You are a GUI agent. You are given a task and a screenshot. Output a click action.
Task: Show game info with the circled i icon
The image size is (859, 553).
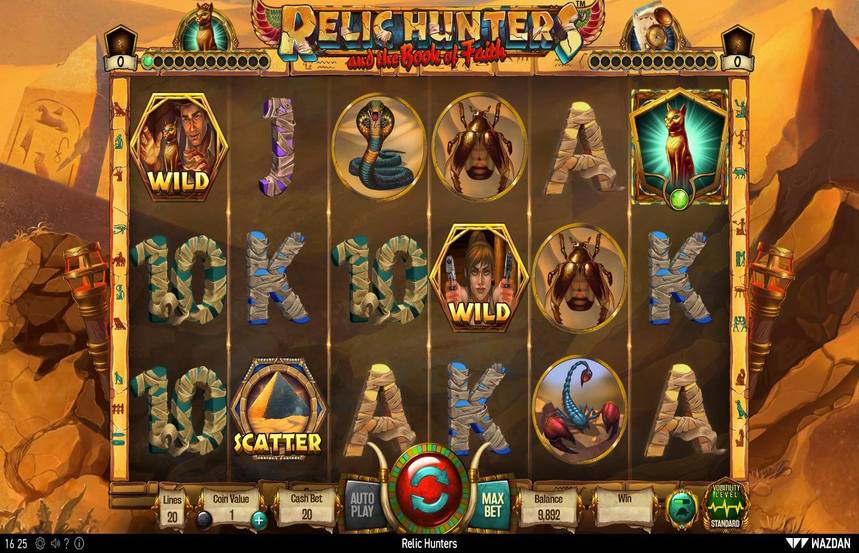click(81, 544)
